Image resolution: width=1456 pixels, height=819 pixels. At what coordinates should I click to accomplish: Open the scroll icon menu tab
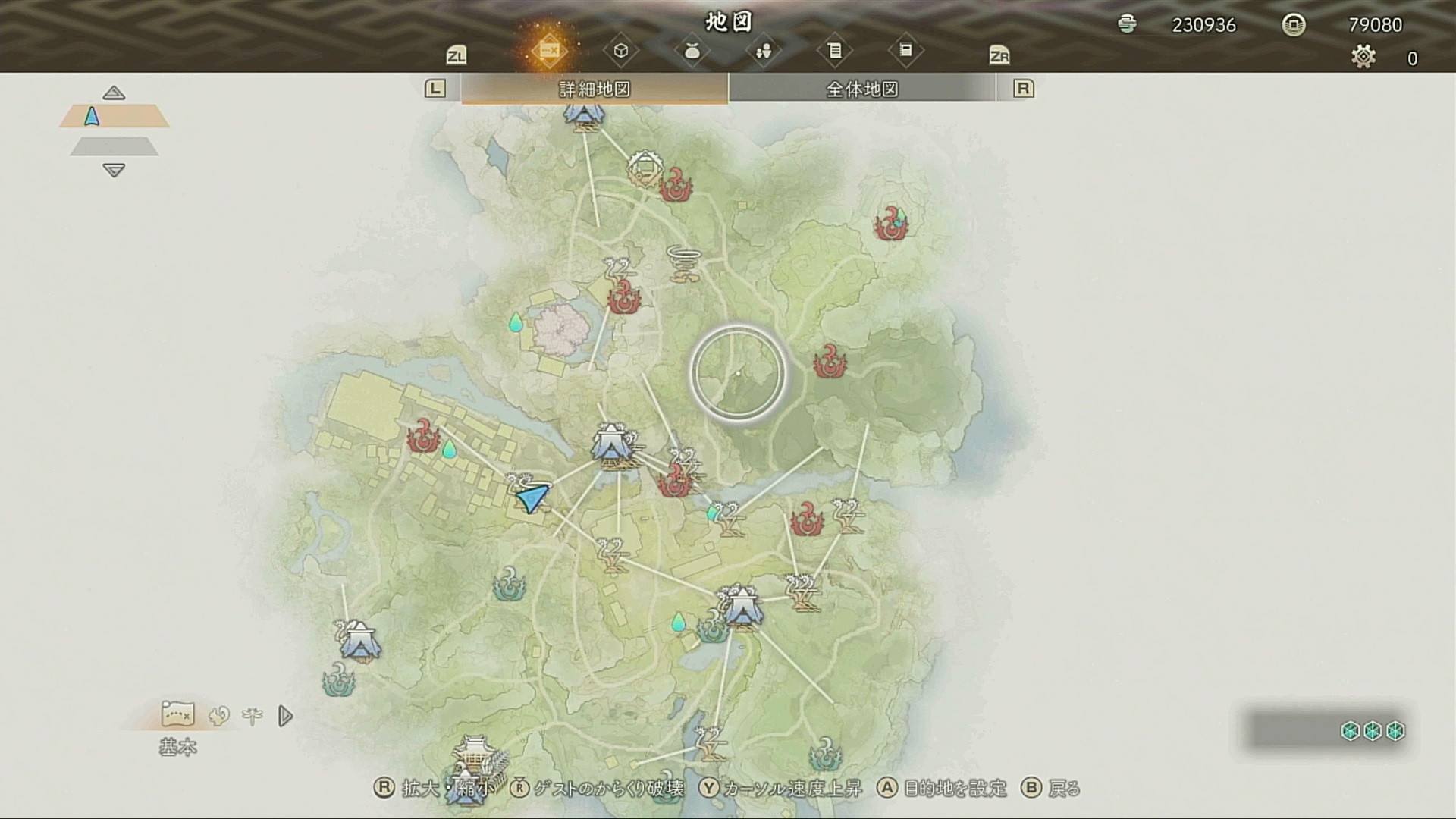[834, 51]
